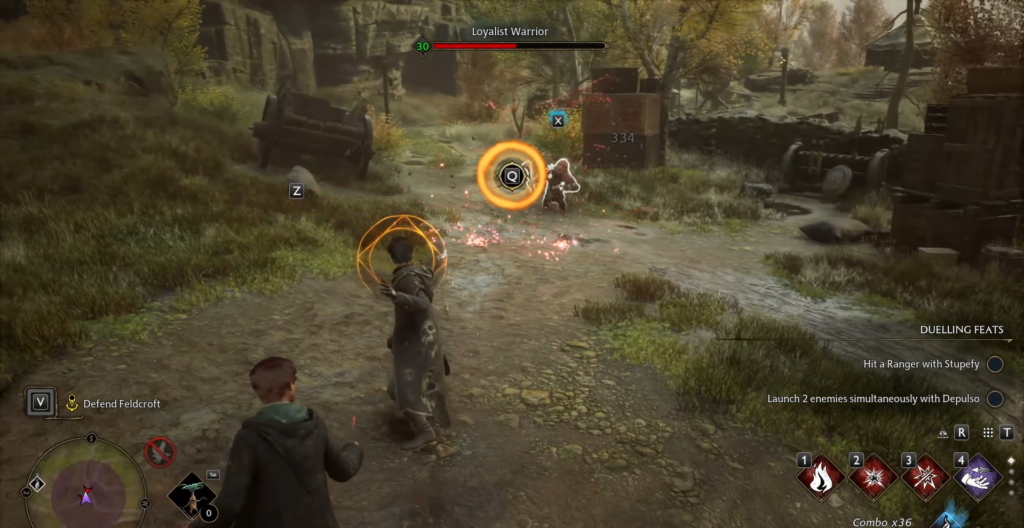Track the Defend Feldcroft quest objective
Image resolution: width=1024 pixels, height=528 pixels.
tap(112, 404)
